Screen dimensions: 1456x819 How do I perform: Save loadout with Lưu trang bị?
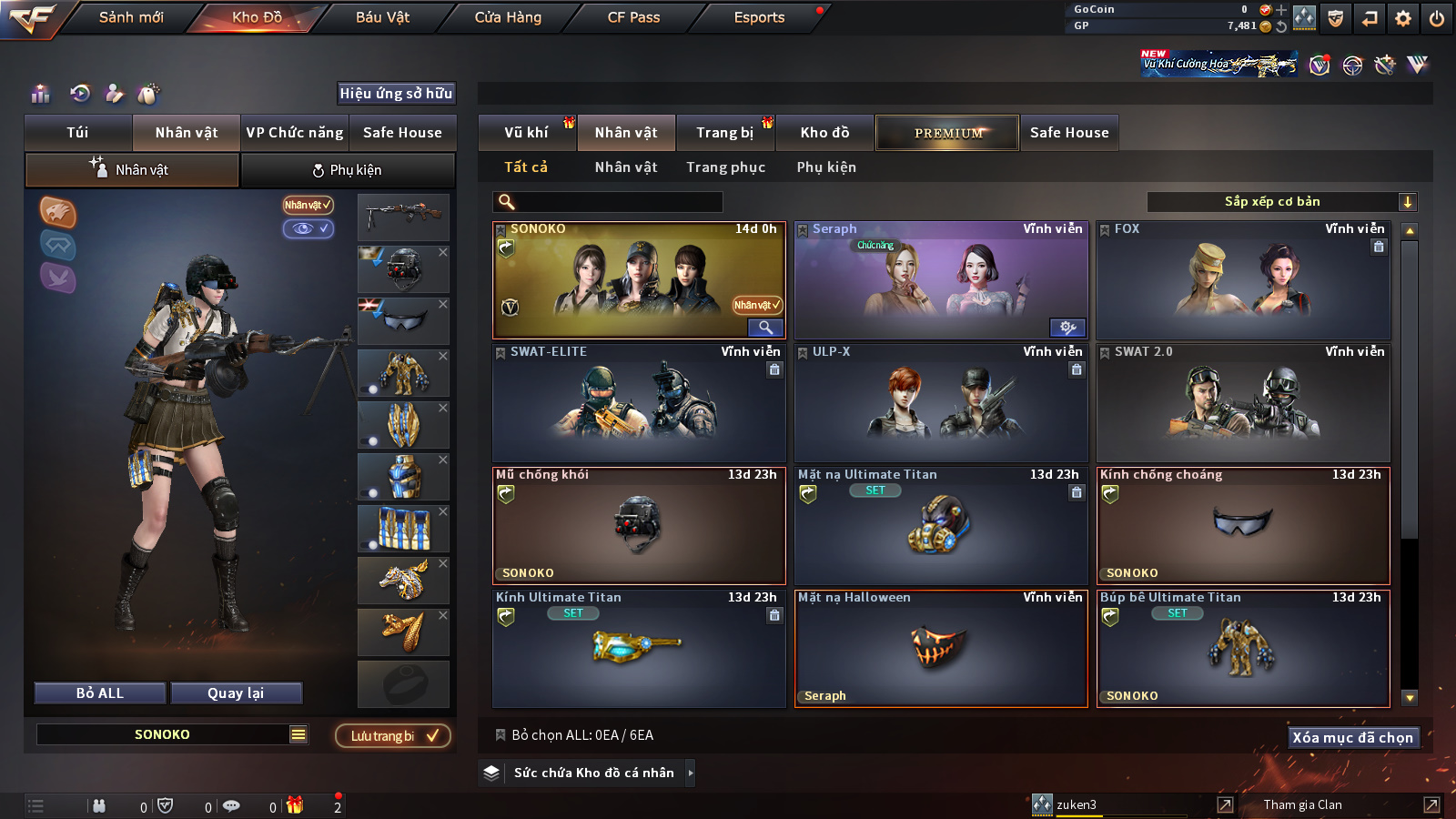pos(393,736)
